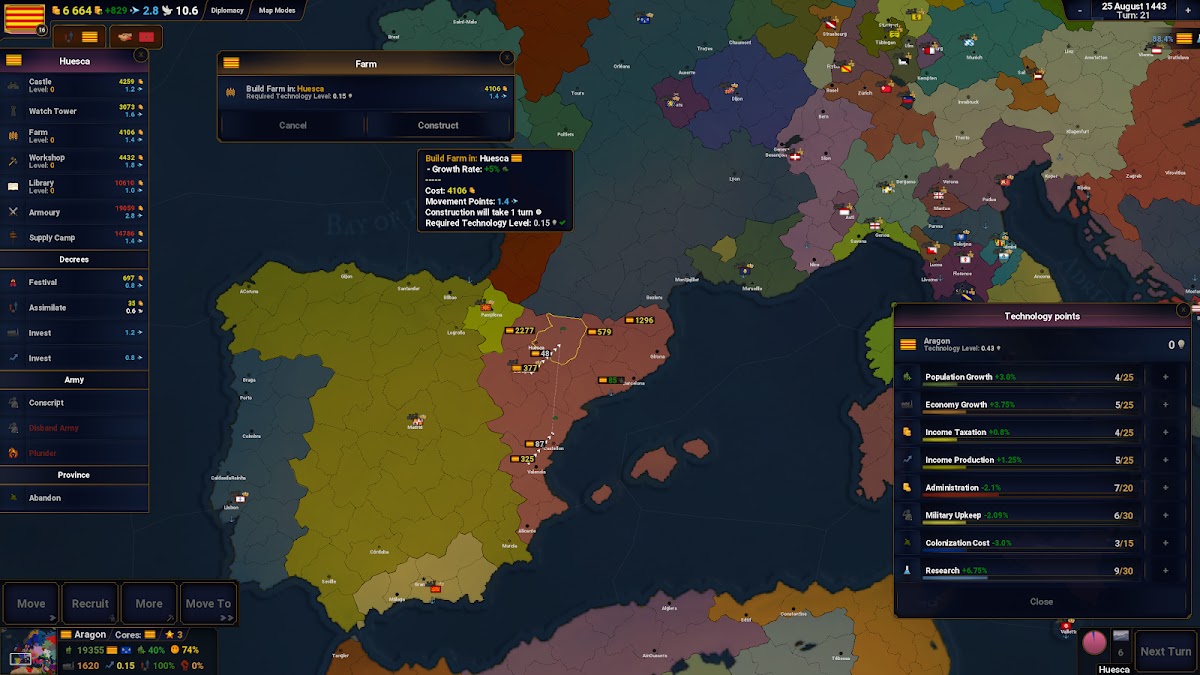Screen dimensions: 1200x675
Task: Add a point to Population Growth
Action: (x=1165, y=377)
